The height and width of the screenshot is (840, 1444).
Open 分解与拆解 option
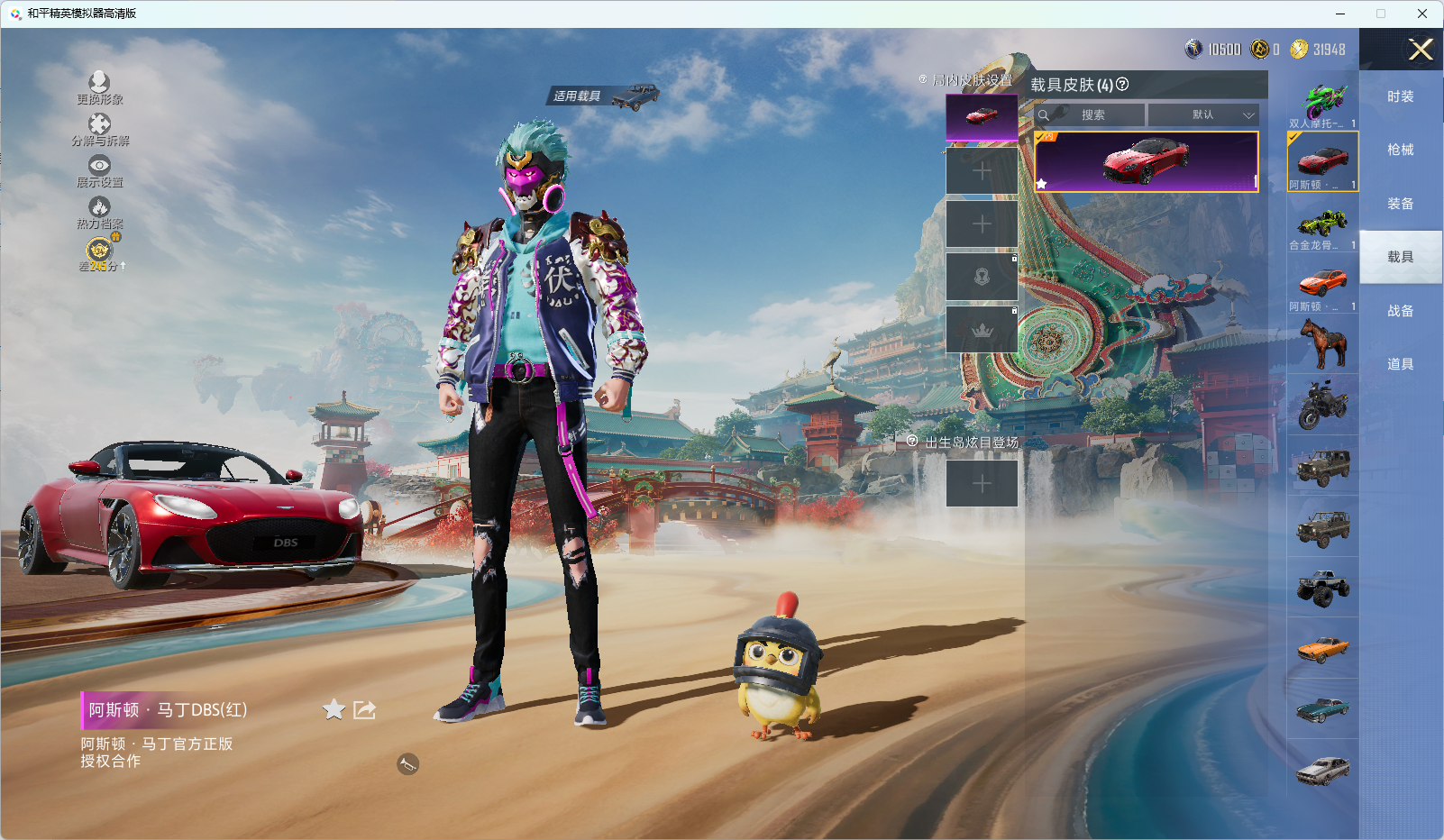point(99,124)
